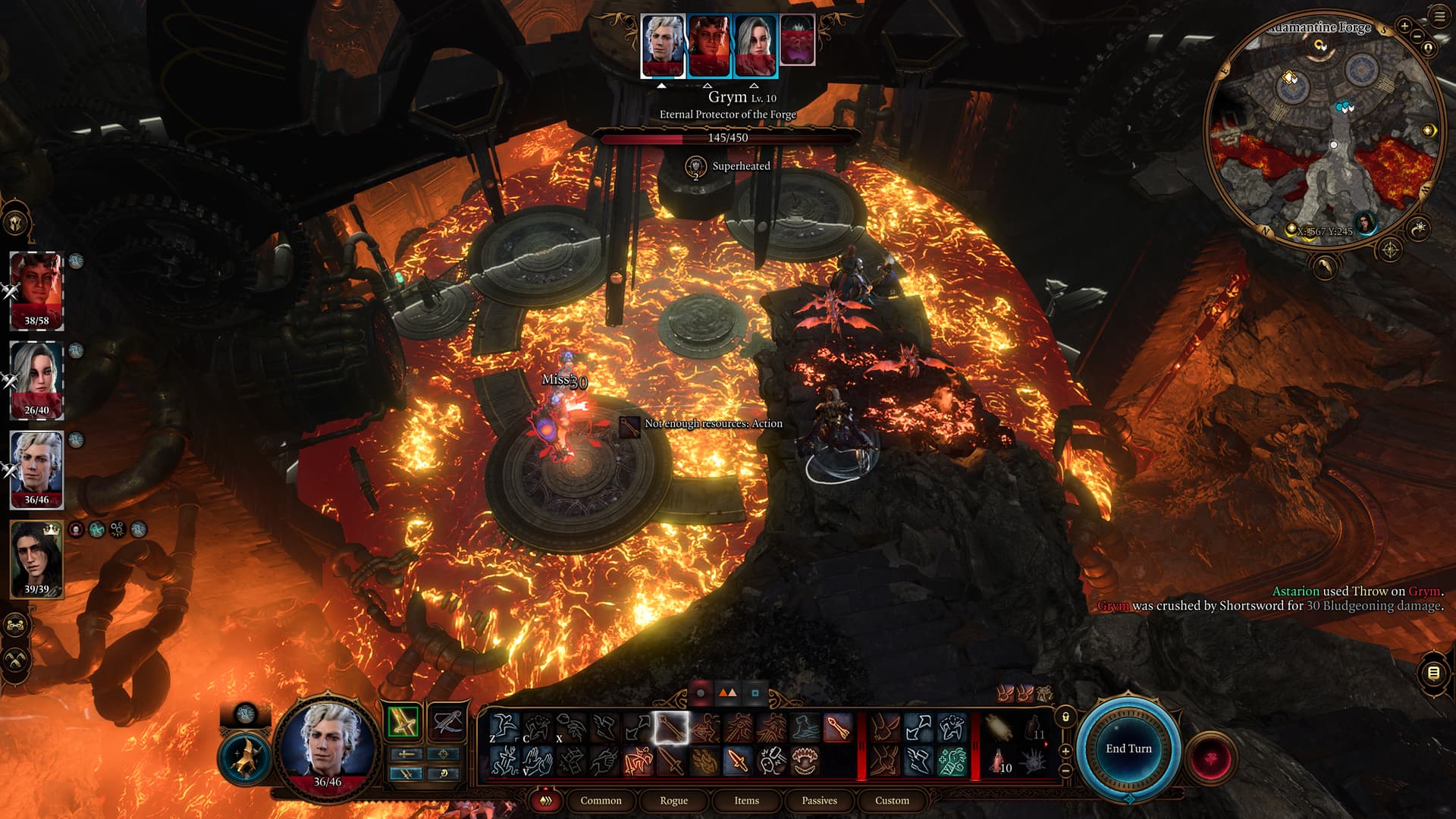Open the Rogue hotbar tab
Viewport: 1456px width, 819px height.
pos(673,800)
